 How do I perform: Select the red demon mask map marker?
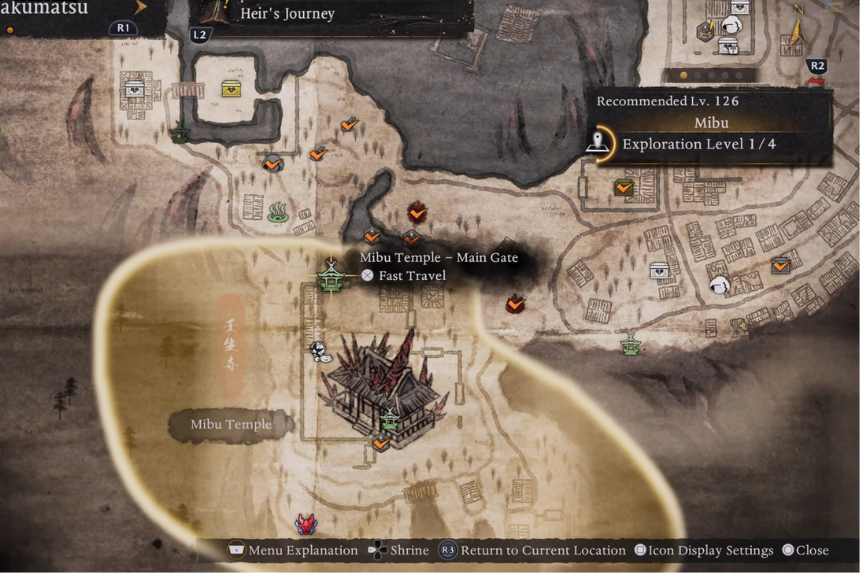306,525
